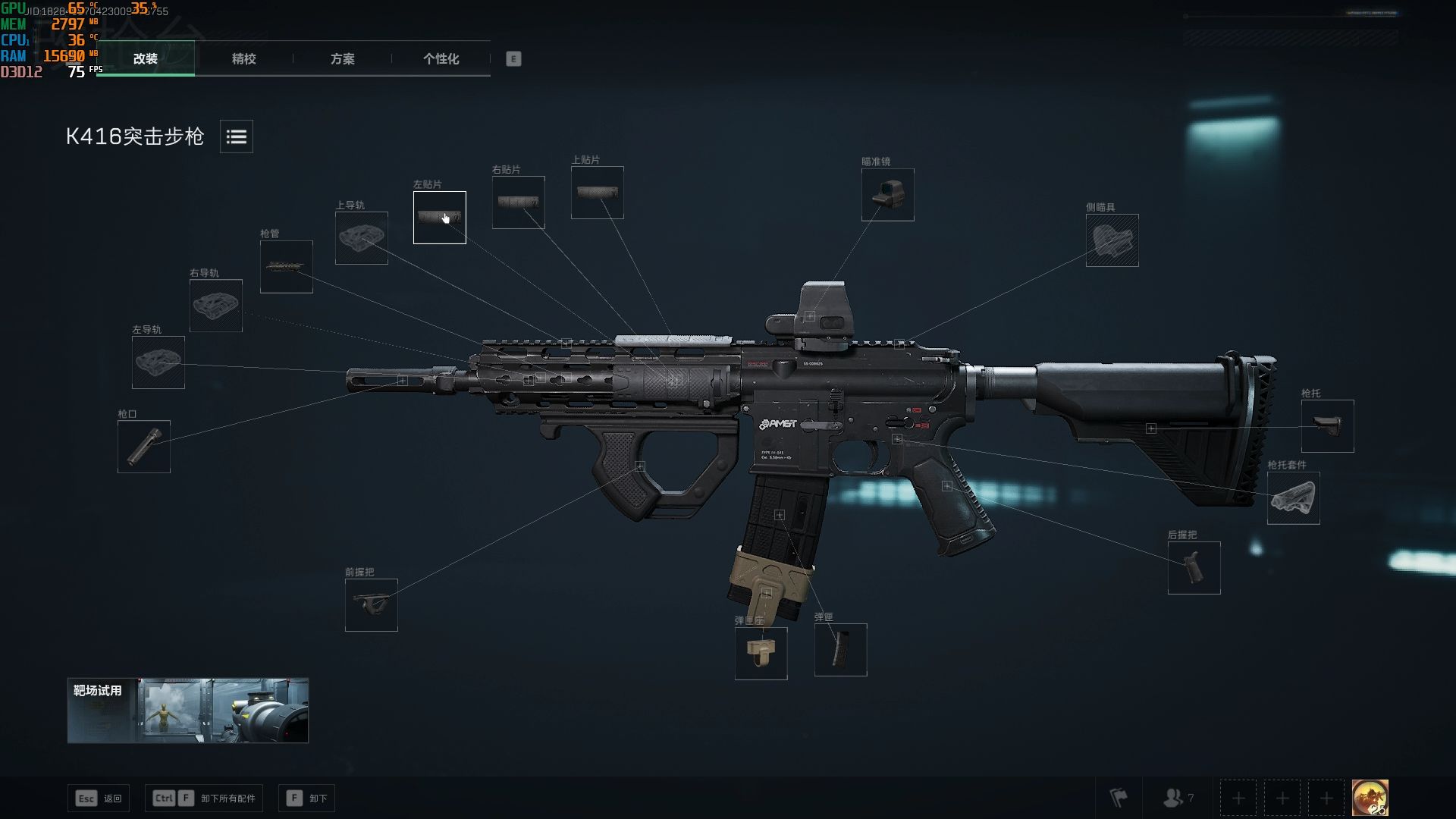
Task: Open the list menu beside K416突击步枪
Action: click(237, 136)
